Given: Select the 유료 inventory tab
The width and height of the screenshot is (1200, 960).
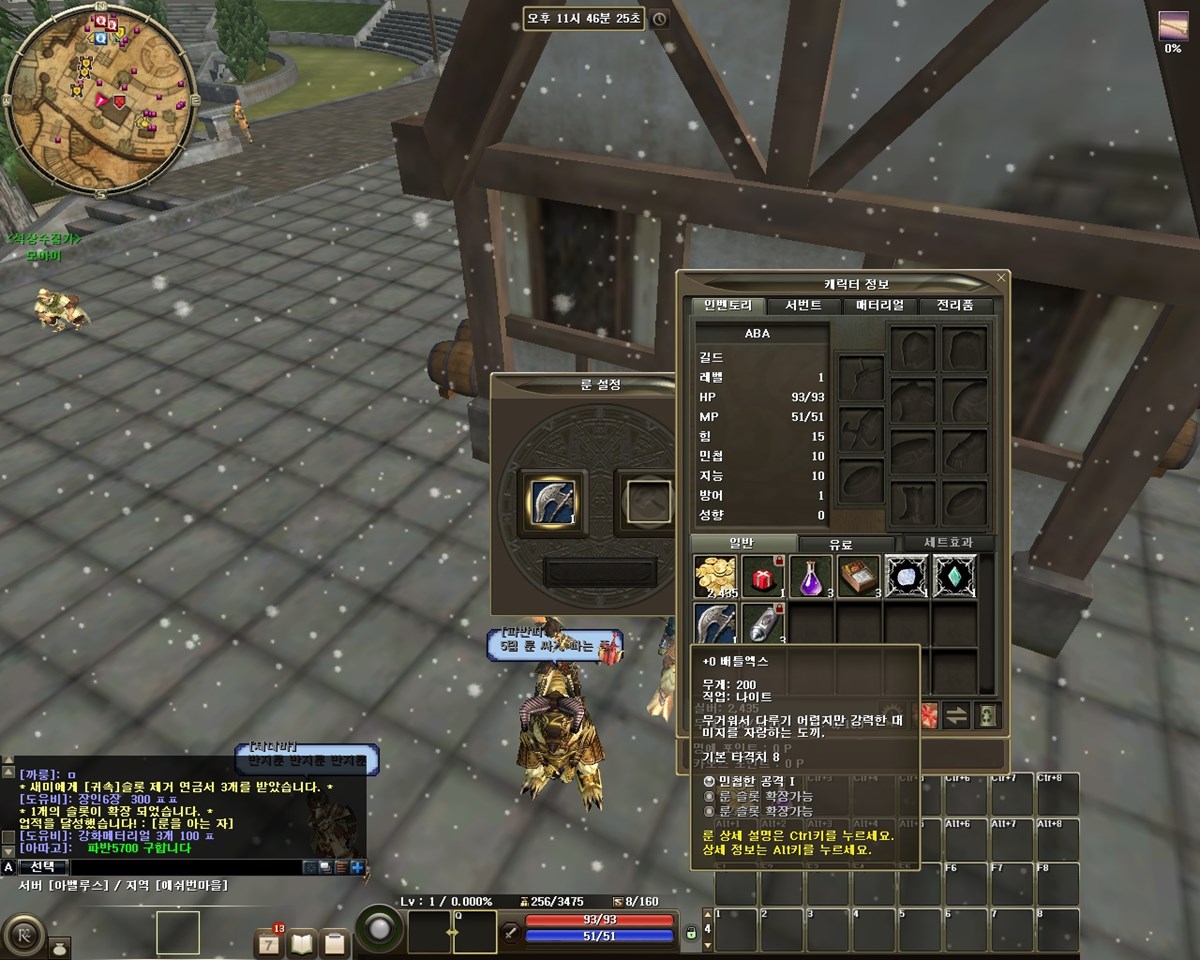Looking at the screenshot, I should tap(841, 544).
